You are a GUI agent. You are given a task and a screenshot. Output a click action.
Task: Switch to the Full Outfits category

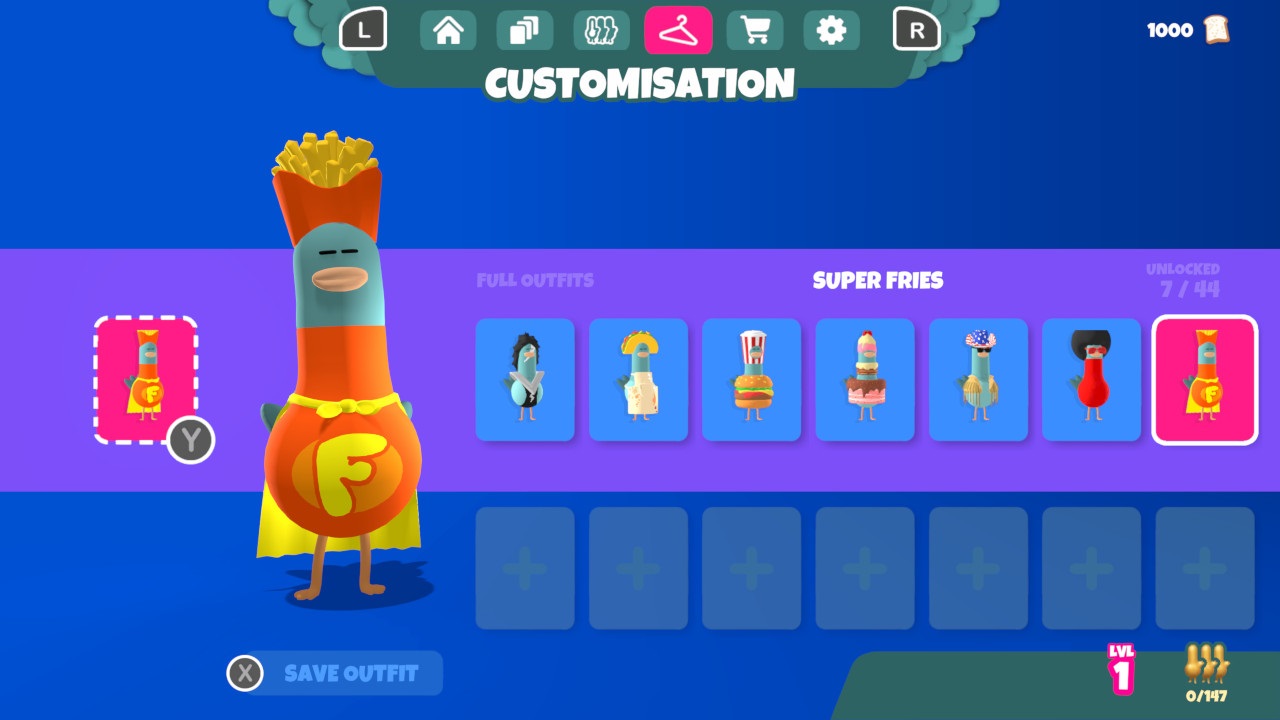535,280
